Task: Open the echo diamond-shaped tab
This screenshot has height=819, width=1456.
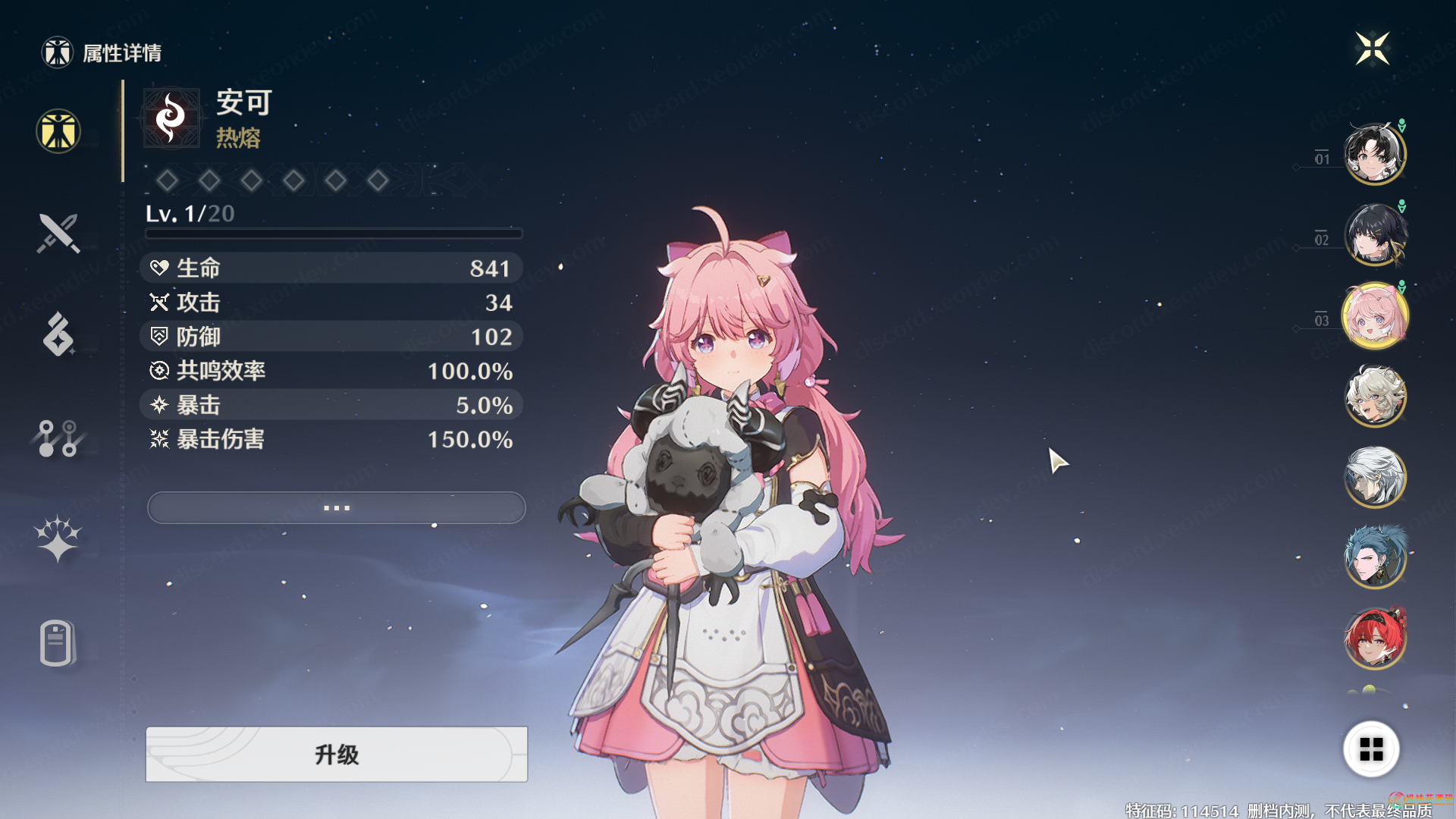Action: pyautogui.click(x=58, y=334)
